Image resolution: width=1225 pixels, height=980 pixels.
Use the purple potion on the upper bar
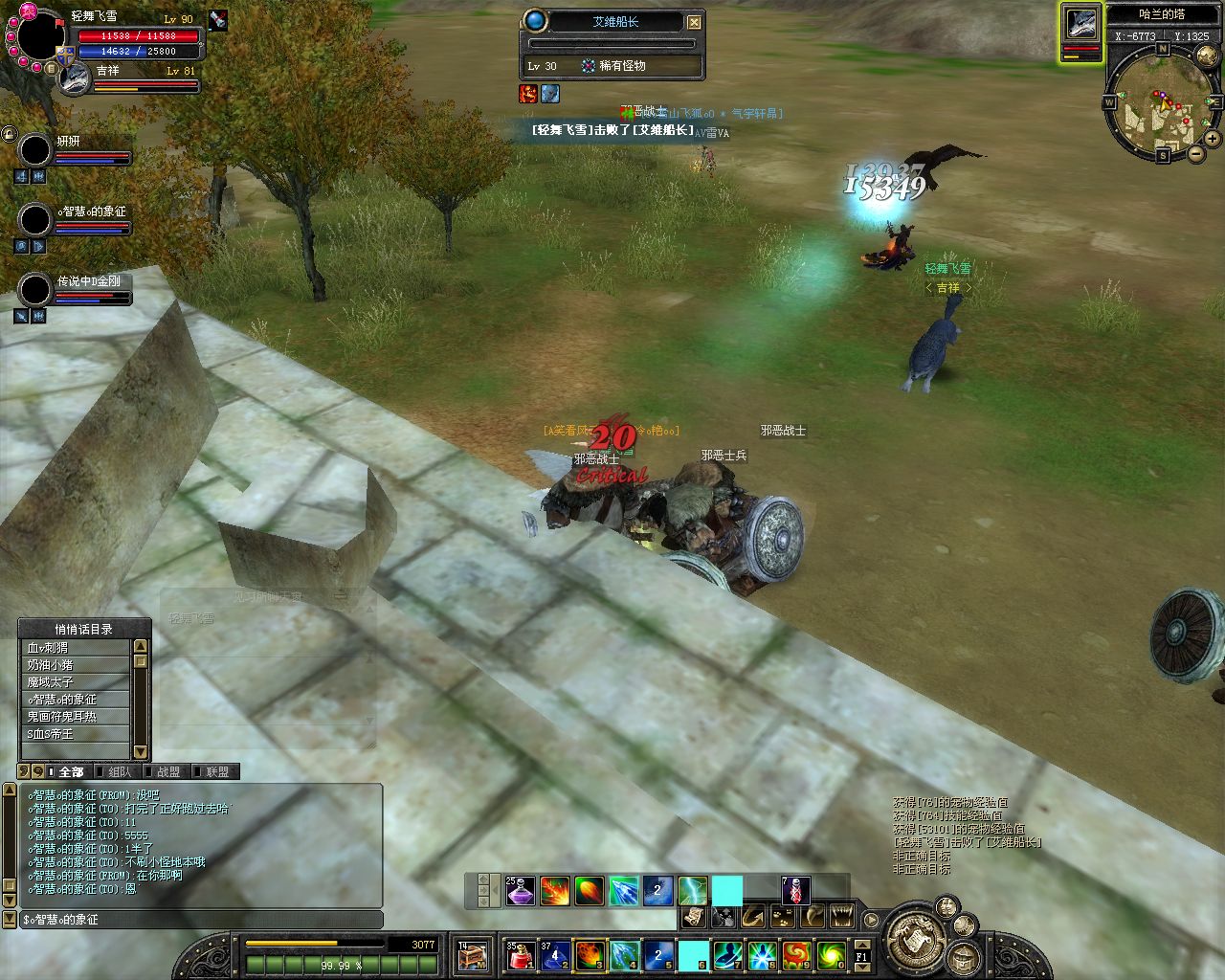pyautogui.click(x=520, y=892)
